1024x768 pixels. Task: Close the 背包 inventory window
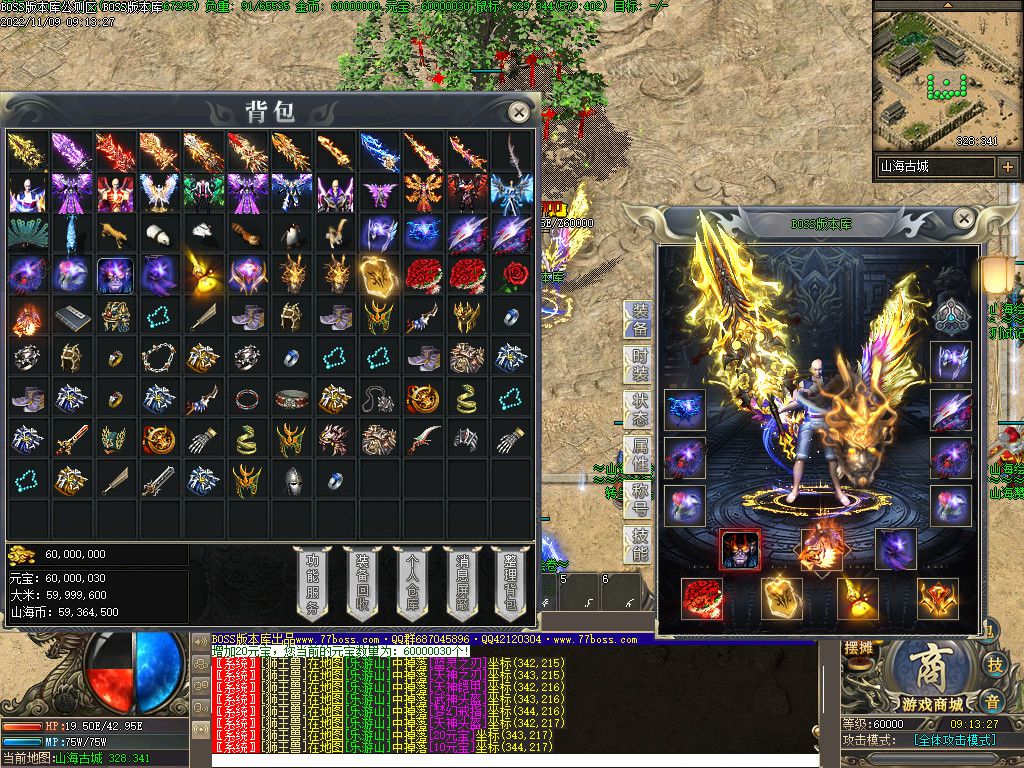pyautogui.click(x=518, y=112)
